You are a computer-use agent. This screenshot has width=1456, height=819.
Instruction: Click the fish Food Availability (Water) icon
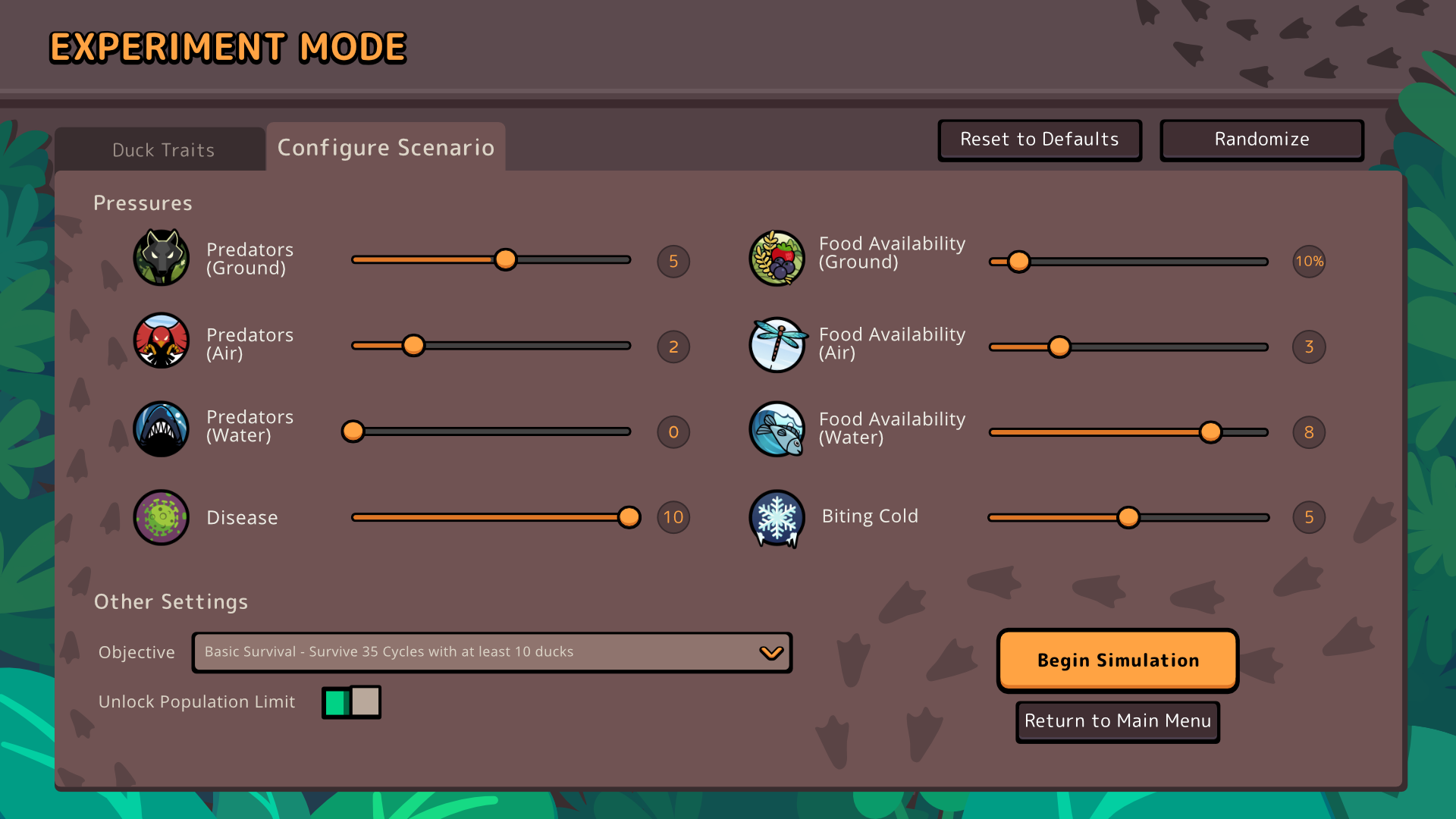coord(777,428)
